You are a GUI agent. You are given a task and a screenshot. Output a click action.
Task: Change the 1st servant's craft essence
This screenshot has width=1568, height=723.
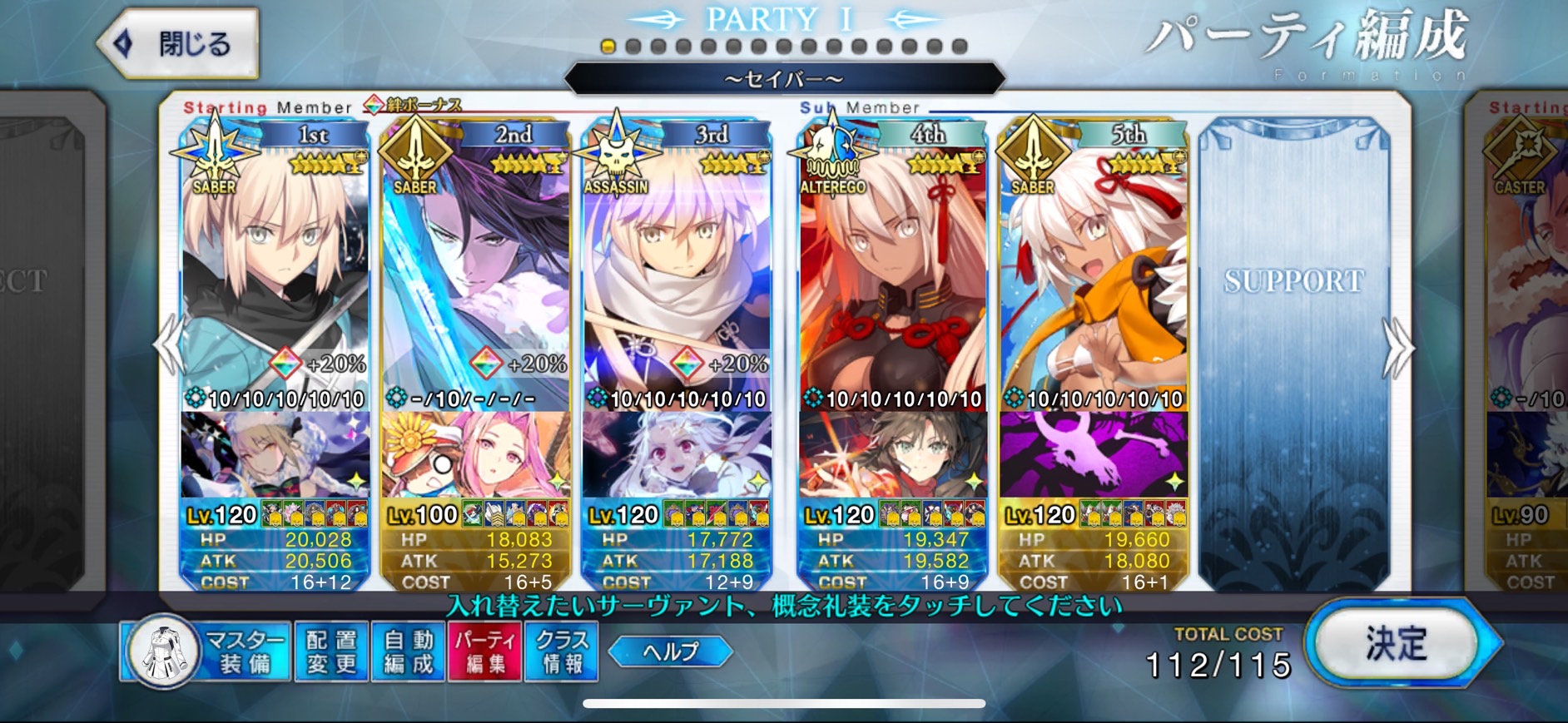point(275,454)
